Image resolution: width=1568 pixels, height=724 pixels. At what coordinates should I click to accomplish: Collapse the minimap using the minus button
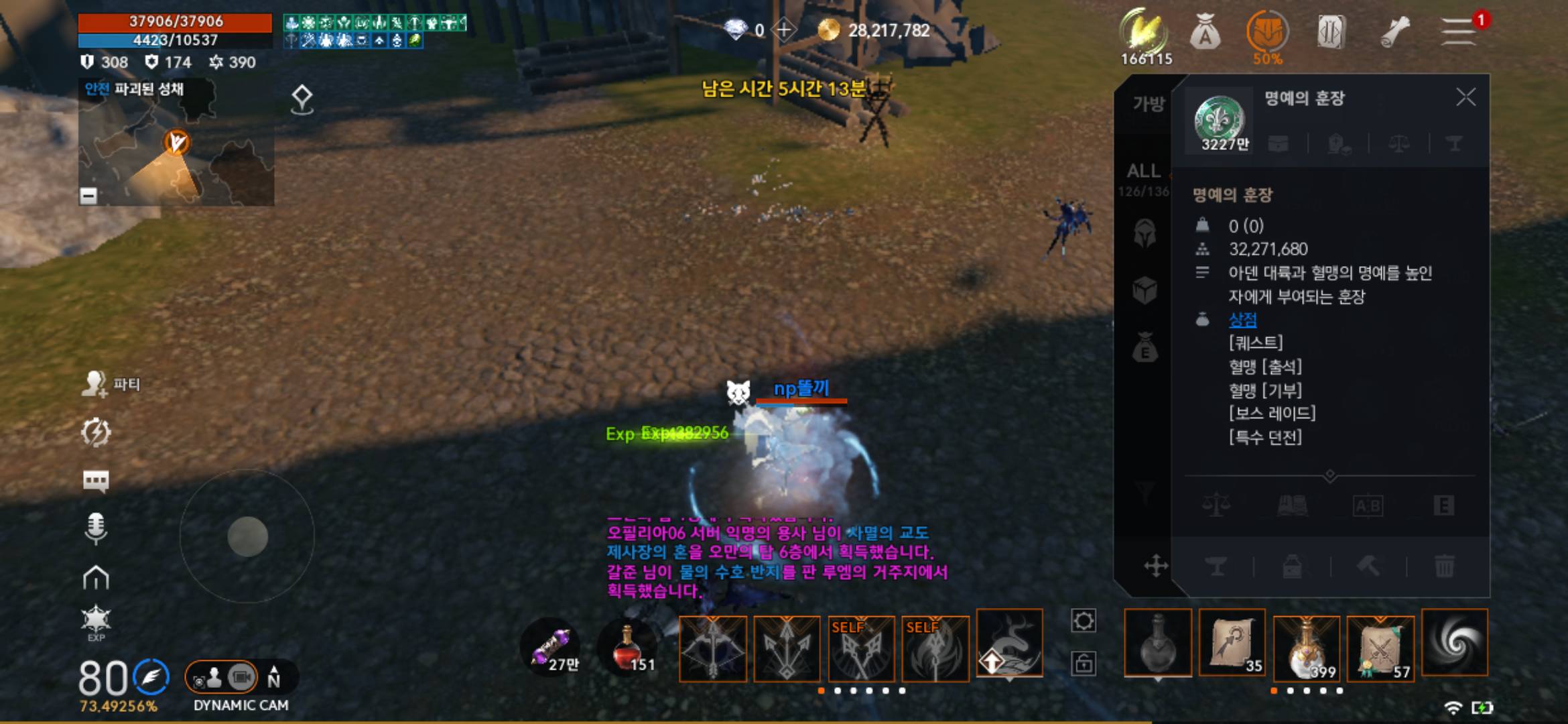pos(87,197)
